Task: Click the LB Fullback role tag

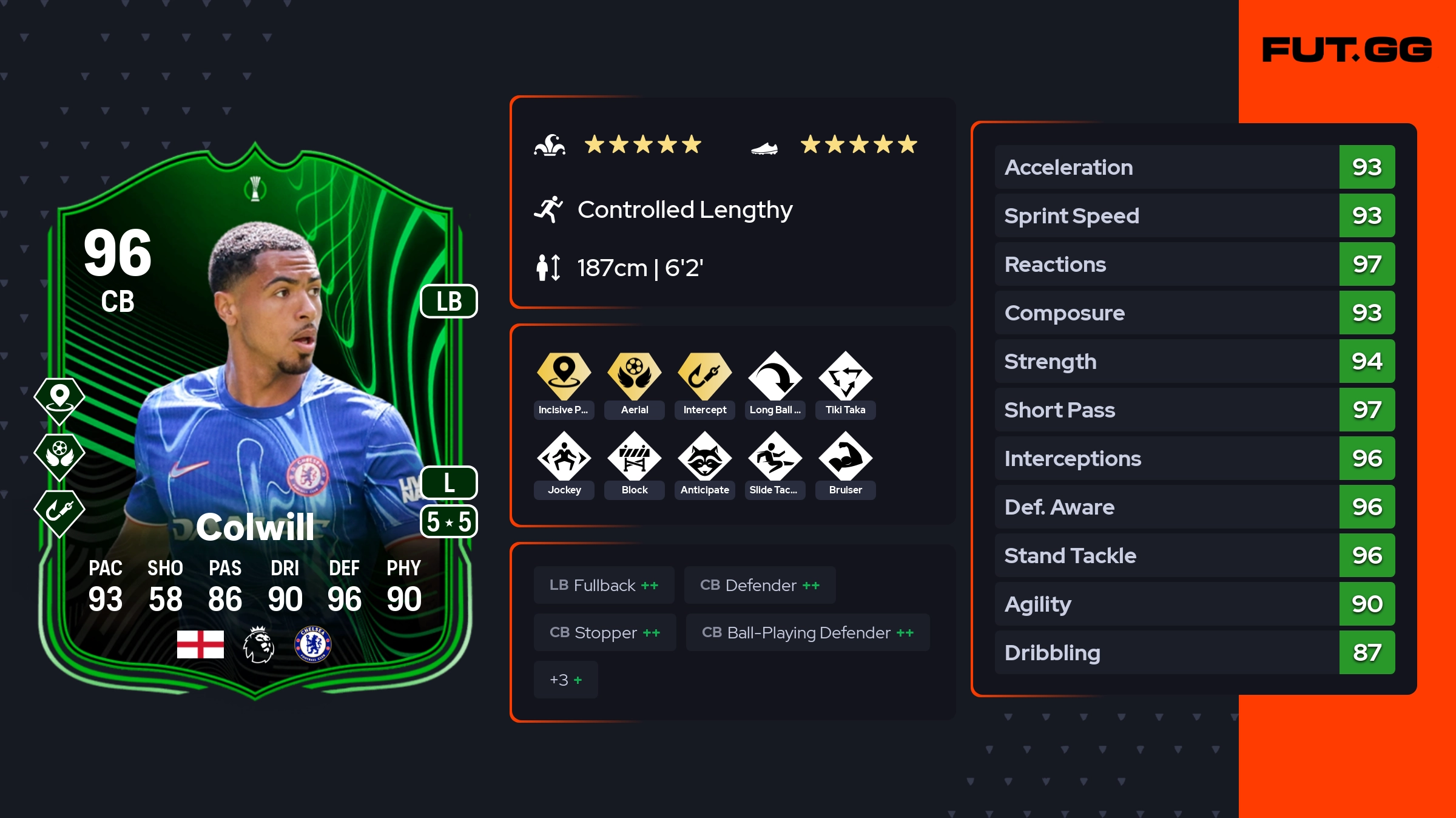Action: pos(604,585)
